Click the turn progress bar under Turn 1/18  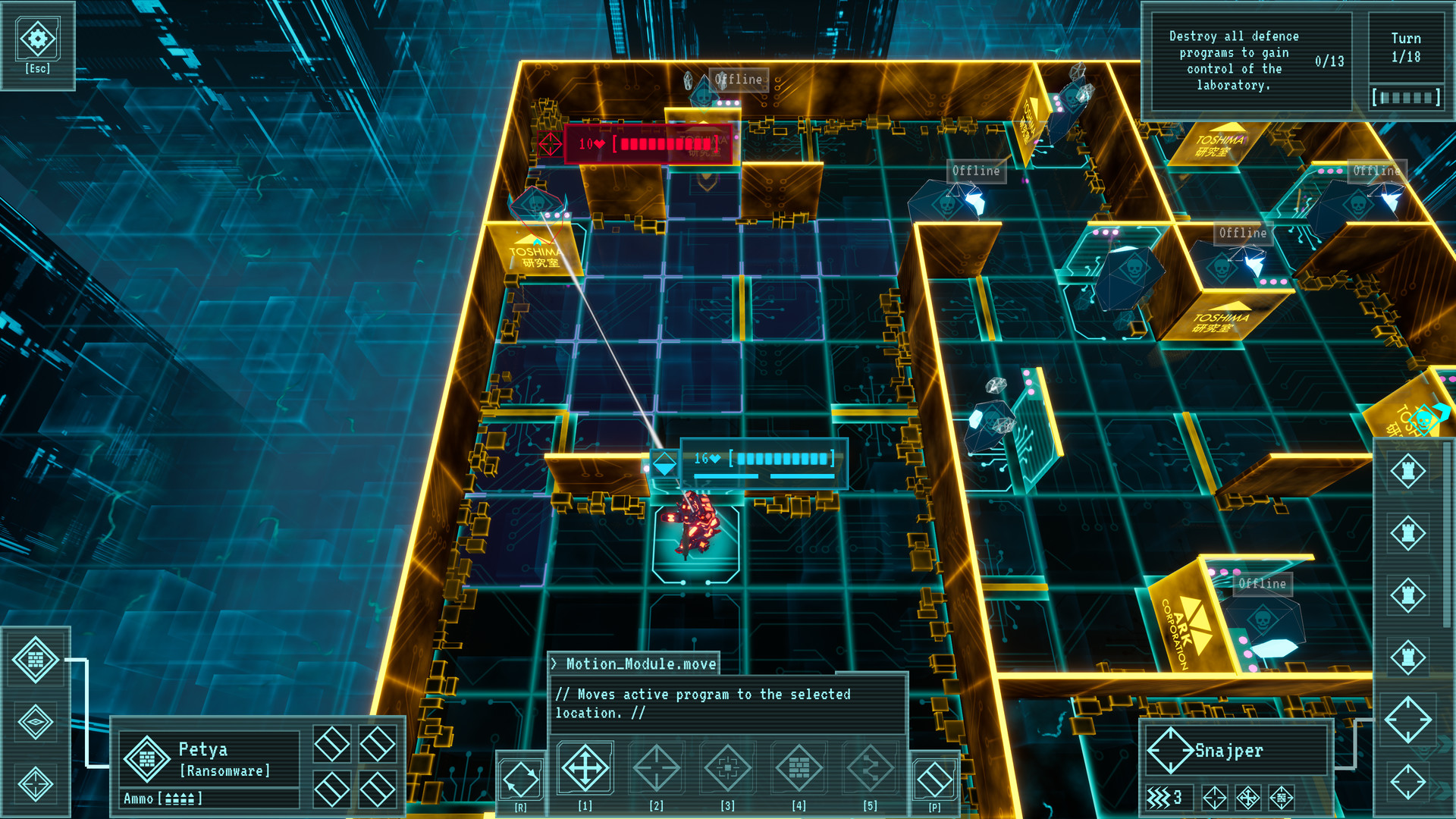(1407, 96)
